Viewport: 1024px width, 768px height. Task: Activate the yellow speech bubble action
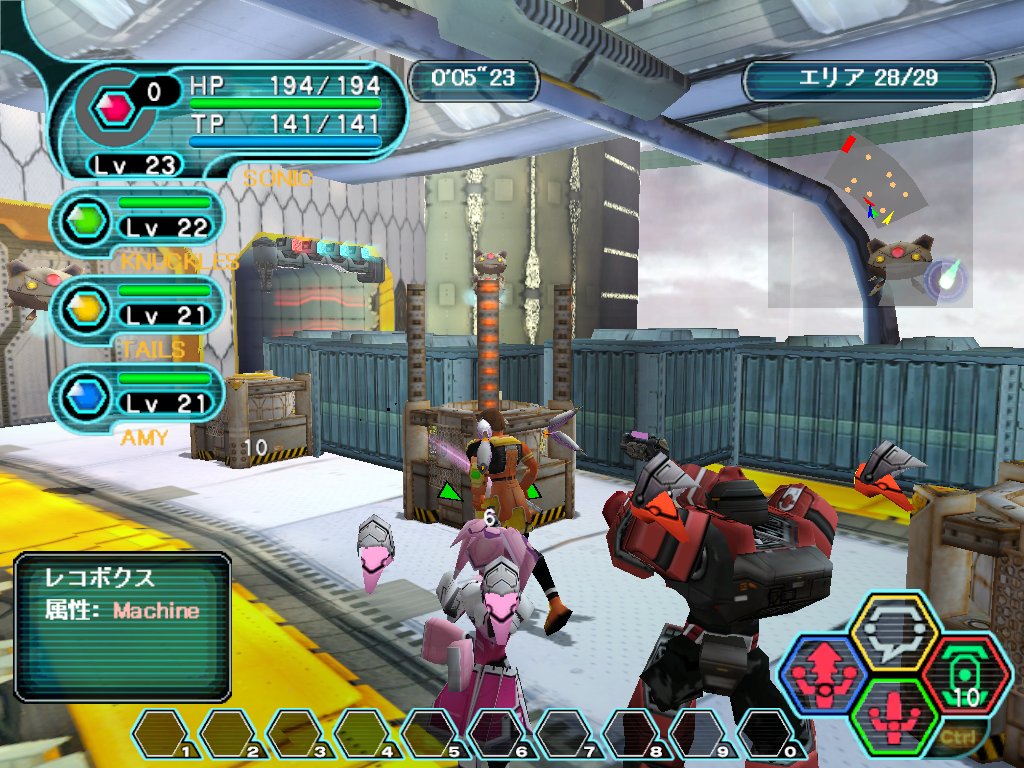pyautogui.click(x=893, y=631)
